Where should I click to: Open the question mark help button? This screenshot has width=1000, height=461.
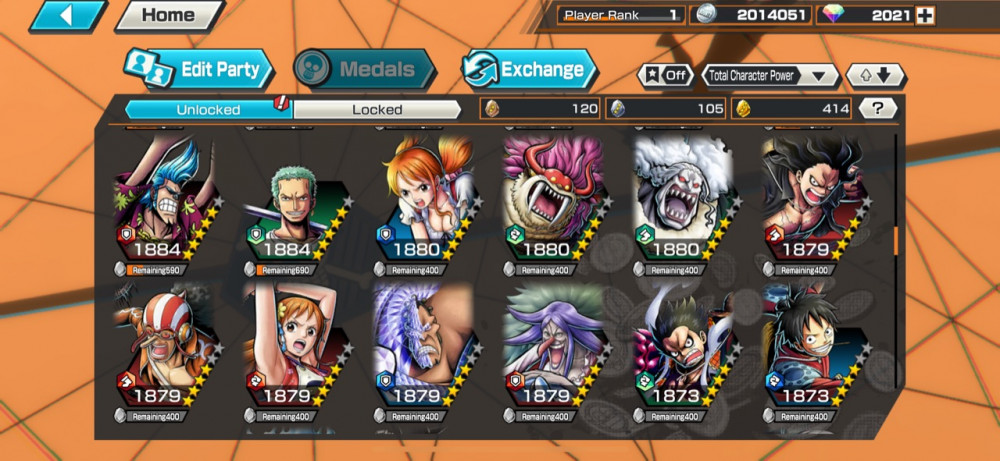click(x=877, y=108)
